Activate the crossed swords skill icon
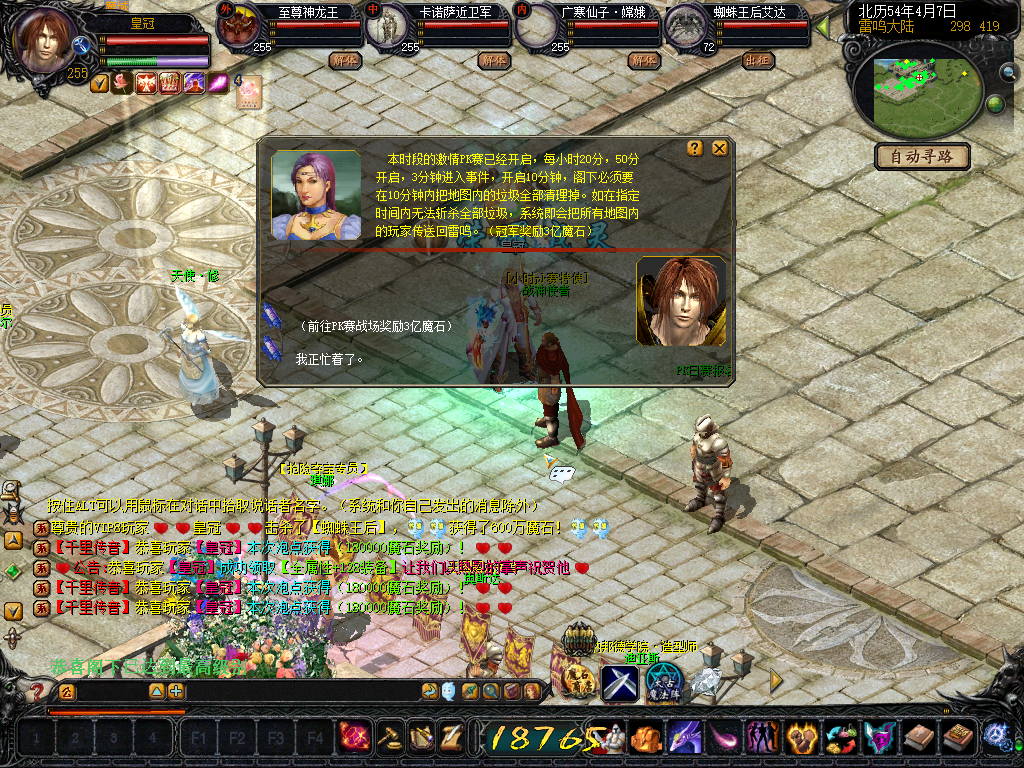This screenshot has width=1024, height=768. [619, 683]
